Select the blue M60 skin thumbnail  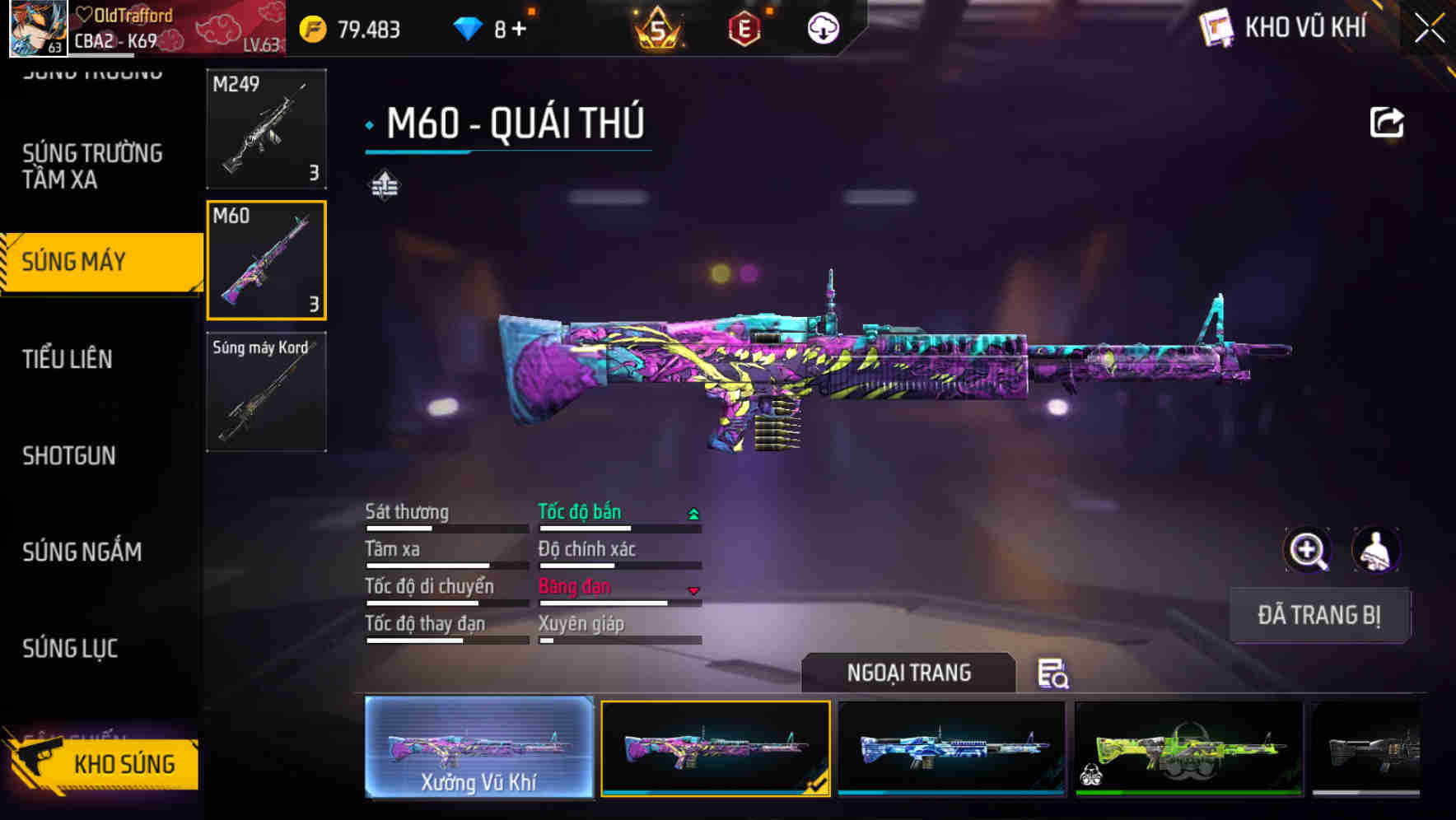pos(951,748)
